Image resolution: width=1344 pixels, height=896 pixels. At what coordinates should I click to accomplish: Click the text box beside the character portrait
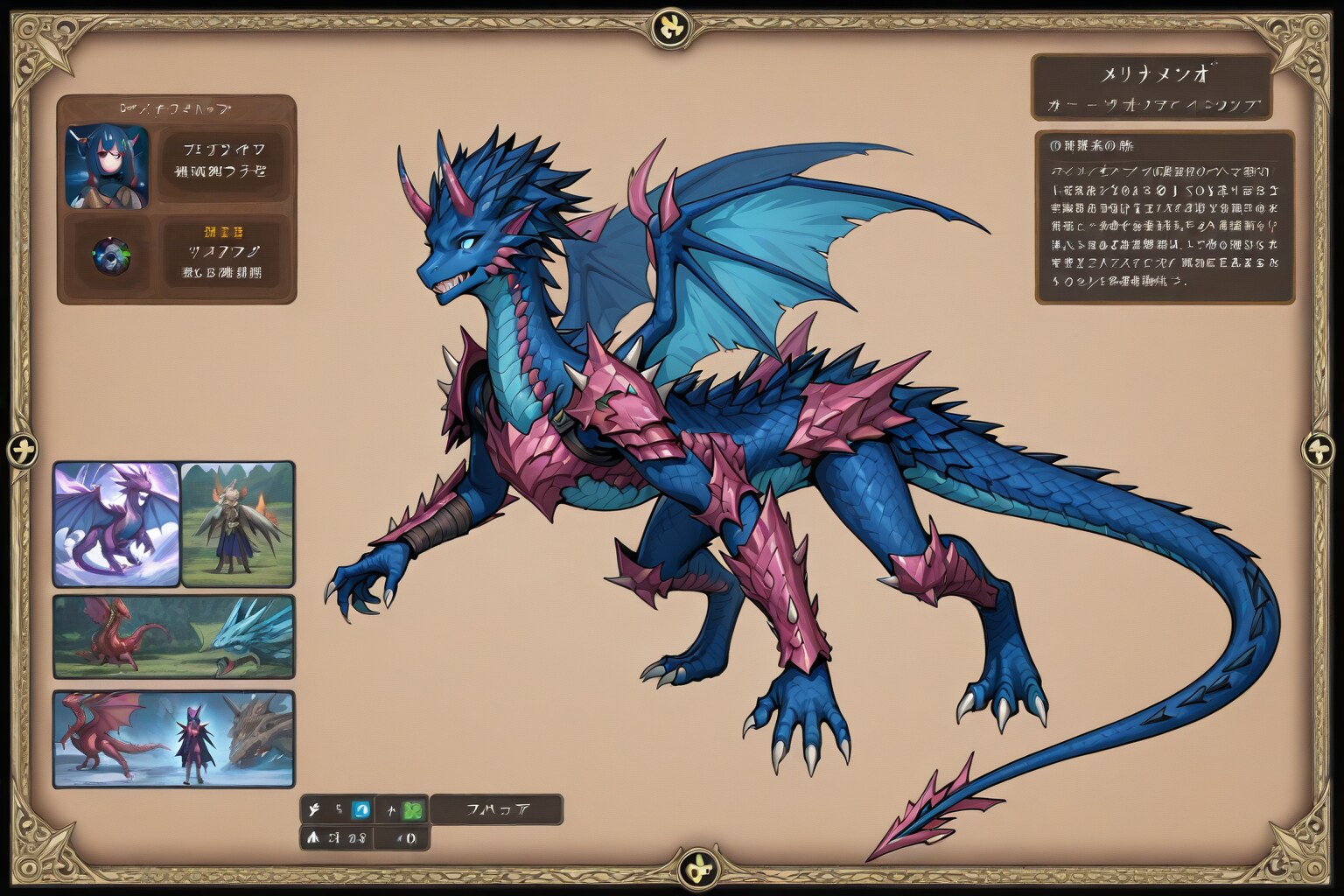224,159
